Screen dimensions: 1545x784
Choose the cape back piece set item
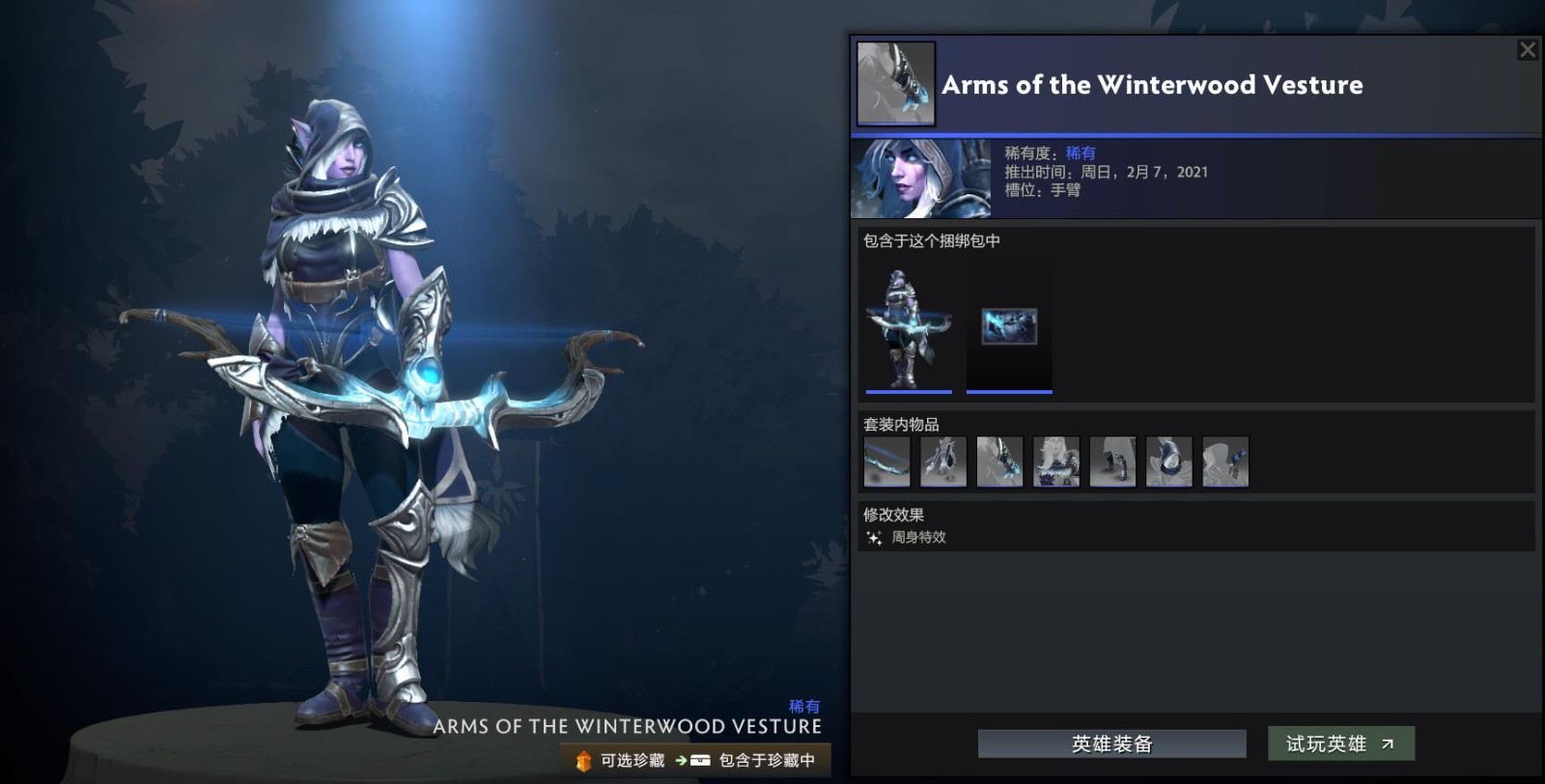coord(943,462)
